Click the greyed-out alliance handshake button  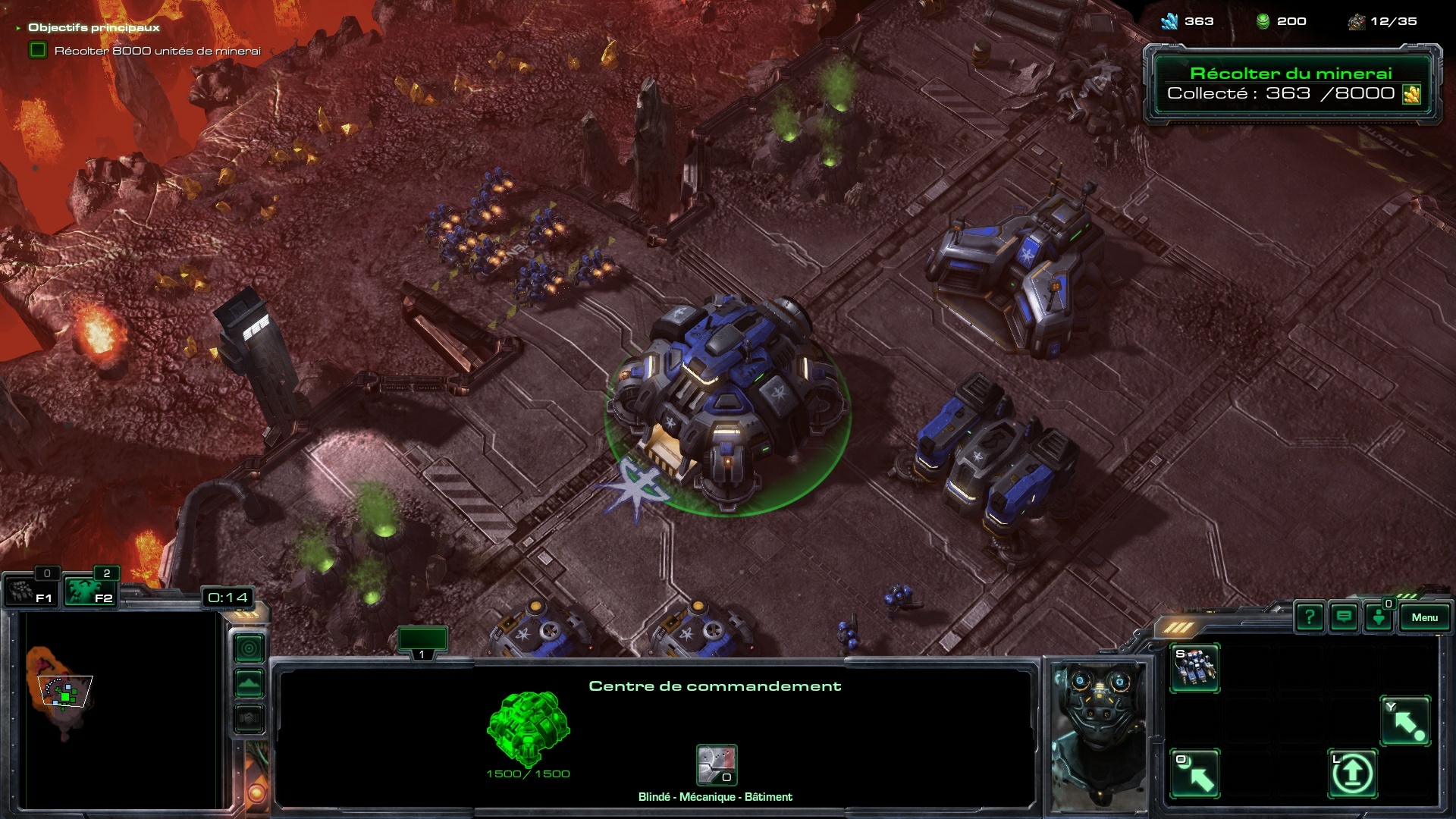point(249,718)
